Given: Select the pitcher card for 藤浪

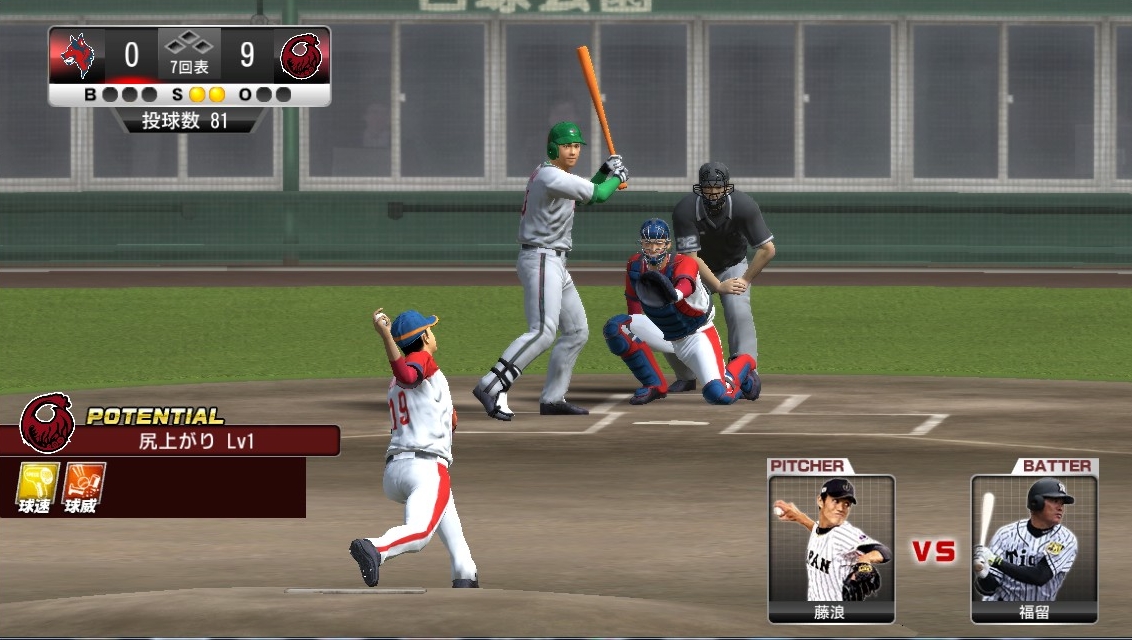Looking at the screenshot, I should 831,548.
